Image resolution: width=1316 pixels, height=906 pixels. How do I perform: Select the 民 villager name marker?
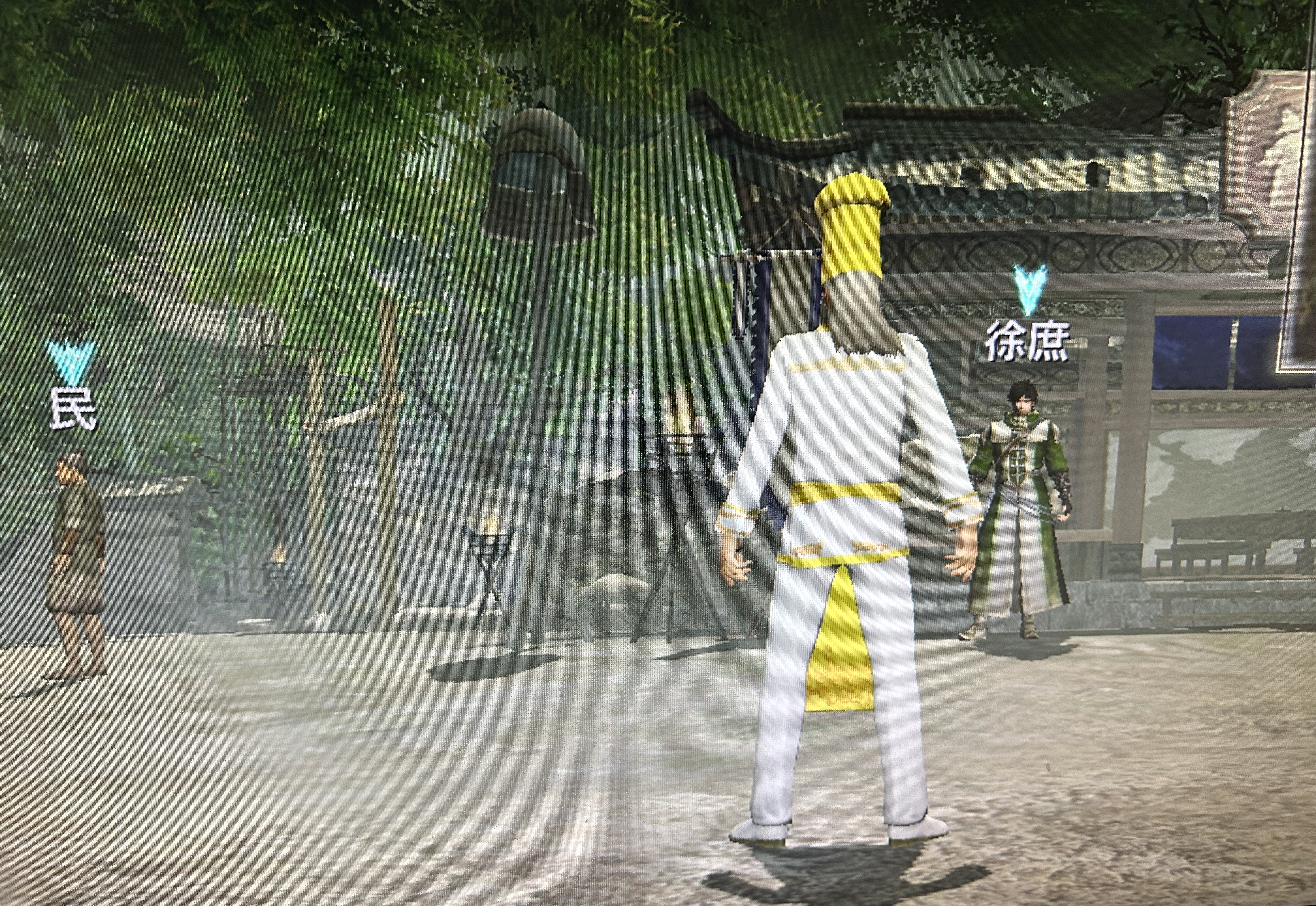coord(72,408)
